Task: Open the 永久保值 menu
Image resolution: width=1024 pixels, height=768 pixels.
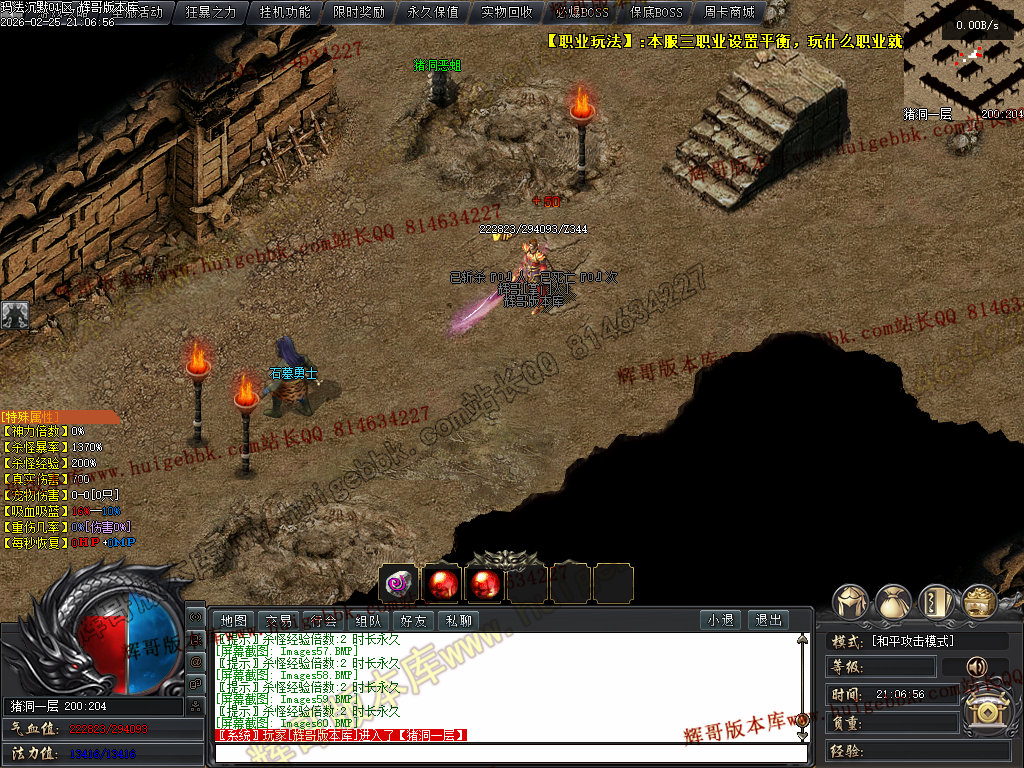Action: pyautogui.click(x=433, y=13)
